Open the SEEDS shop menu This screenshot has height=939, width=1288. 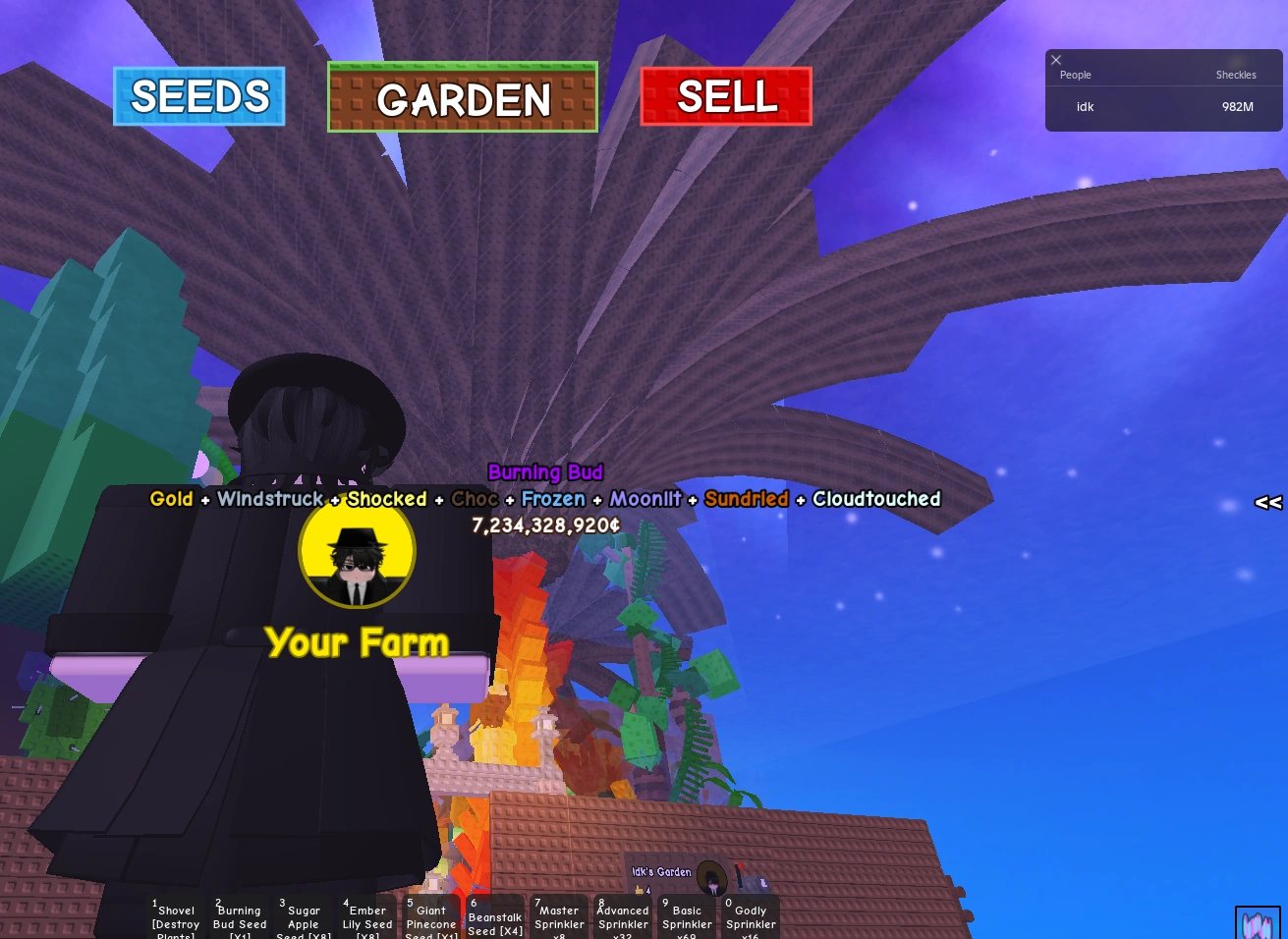[198, 96]
